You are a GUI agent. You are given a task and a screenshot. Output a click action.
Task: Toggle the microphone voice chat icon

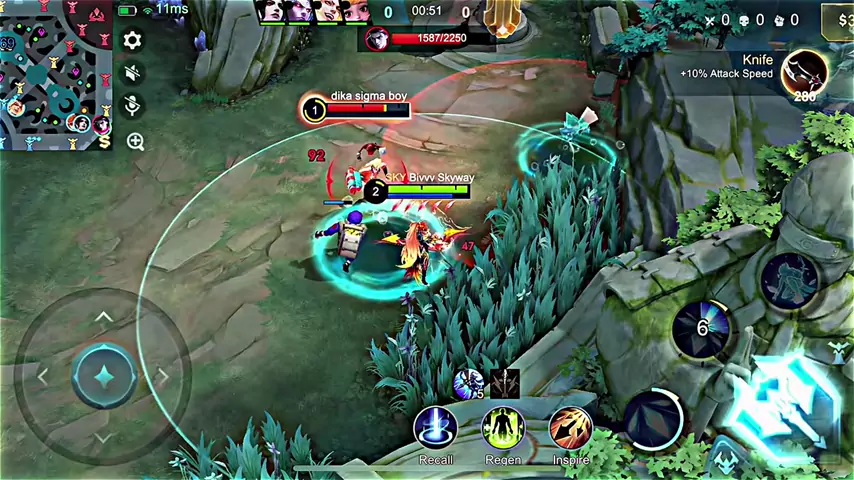coord(132,106)
